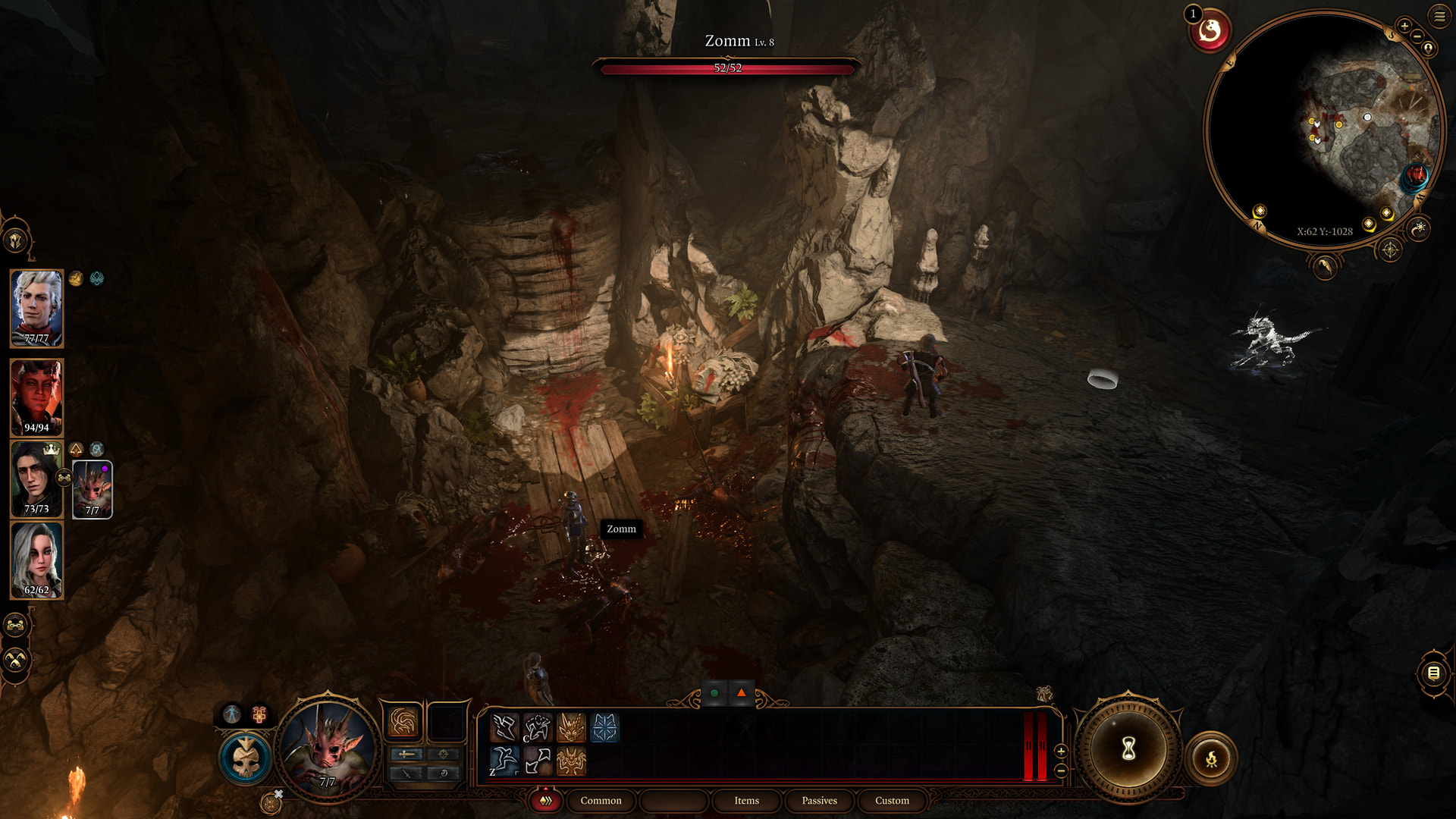Remove a hotbar row with minus button

pos(1061,770)
